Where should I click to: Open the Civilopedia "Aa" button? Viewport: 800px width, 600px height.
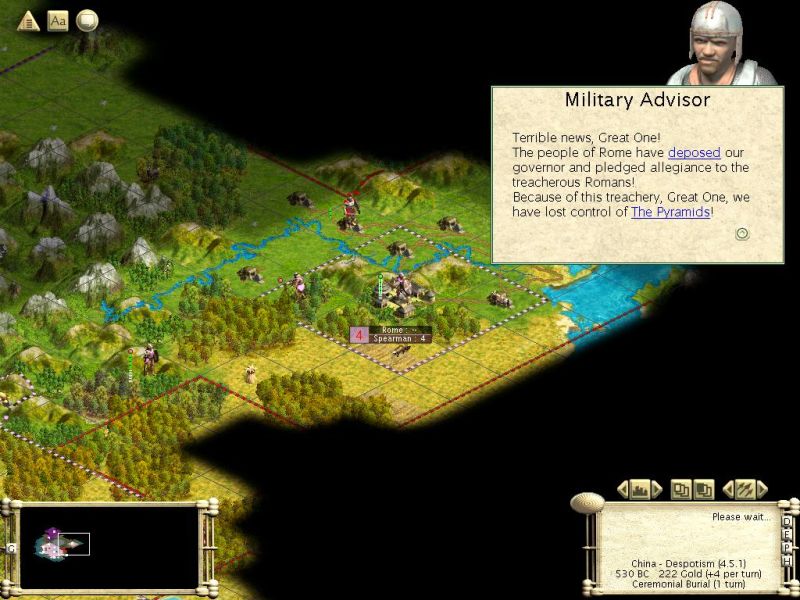(x=58, y=20)
